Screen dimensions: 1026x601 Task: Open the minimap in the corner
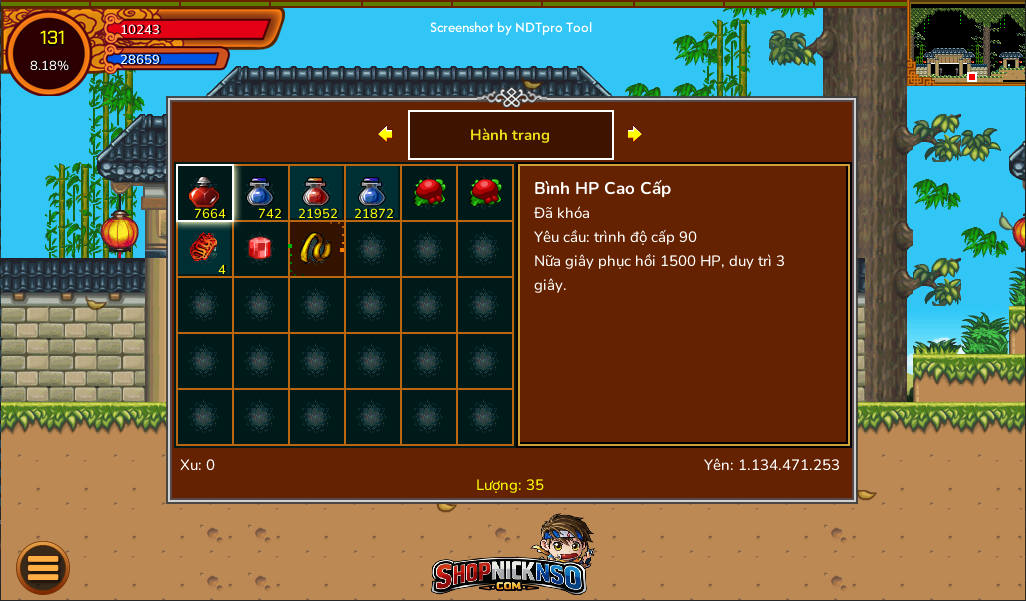[x=966, y=44]
